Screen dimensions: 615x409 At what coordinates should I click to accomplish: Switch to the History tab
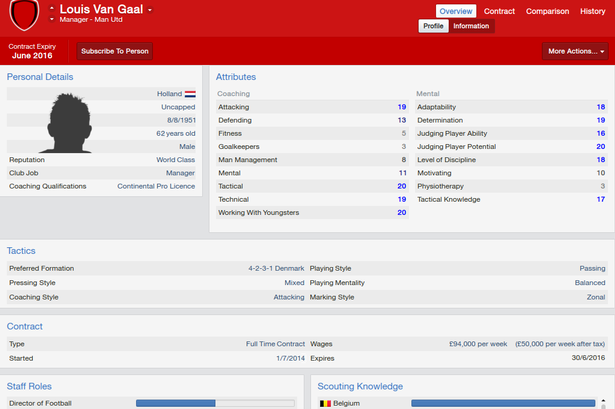click(592, 11)
